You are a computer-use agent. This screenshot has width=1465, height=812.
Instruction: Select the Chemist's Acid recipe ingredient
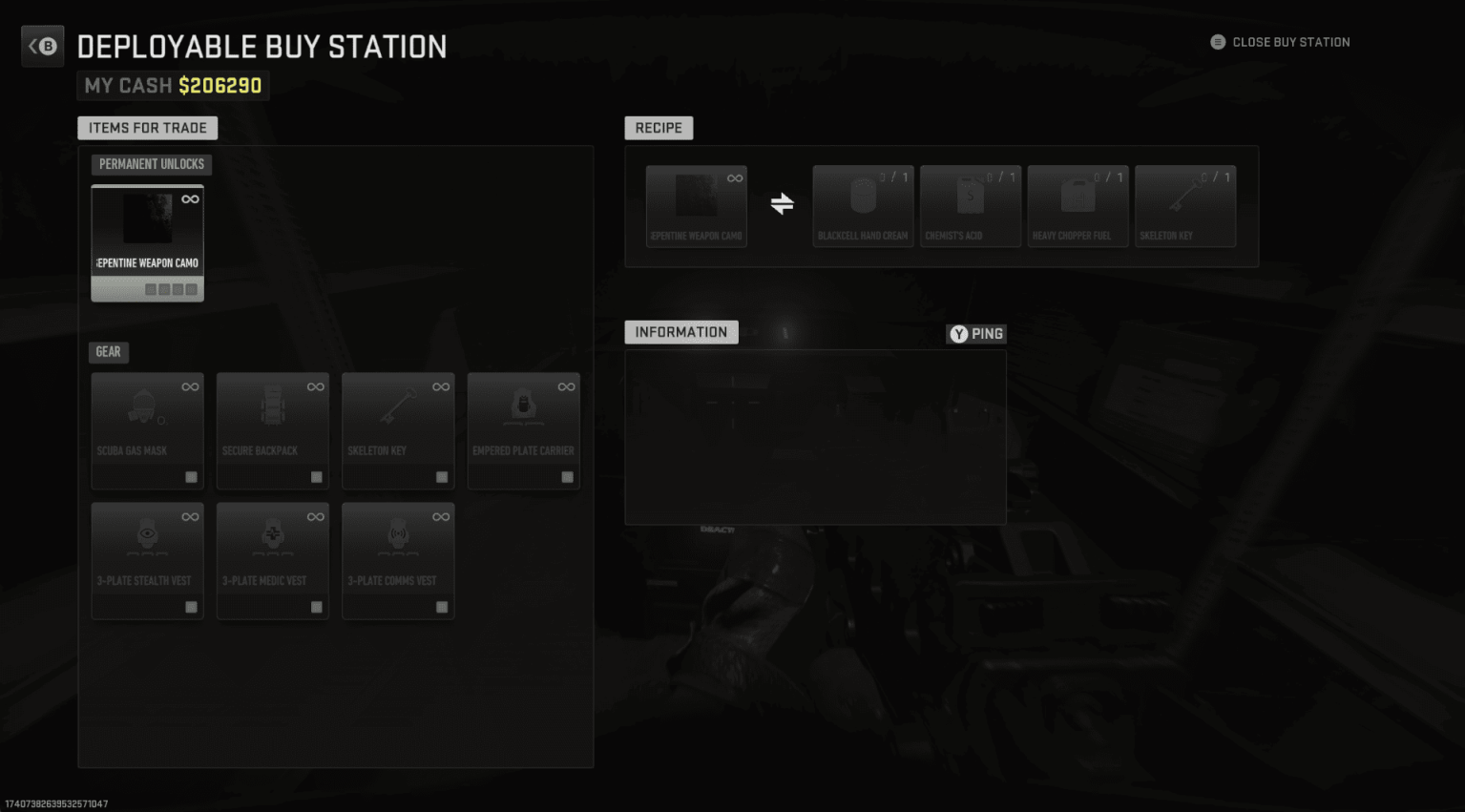click(970, 203)
